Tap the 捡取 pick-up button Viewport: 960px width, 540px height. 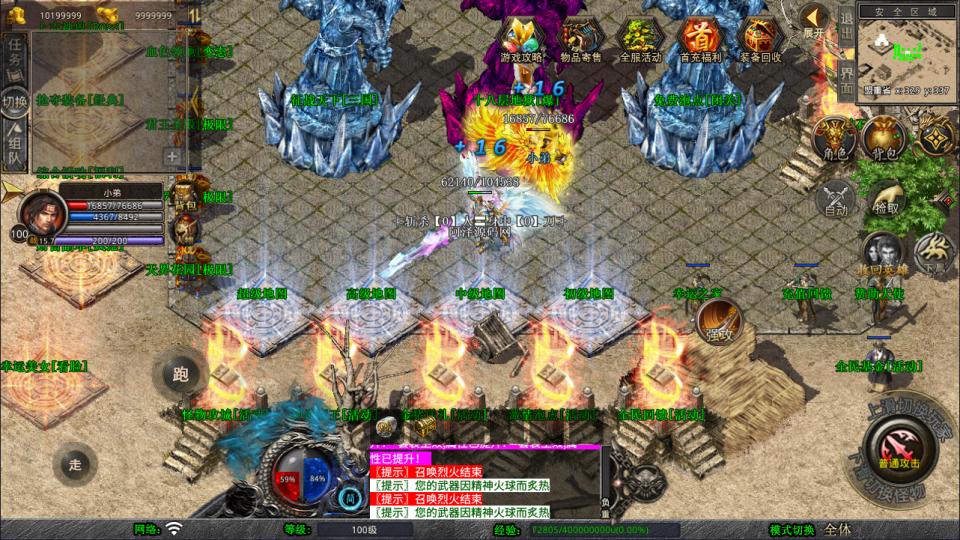[885, 198]
